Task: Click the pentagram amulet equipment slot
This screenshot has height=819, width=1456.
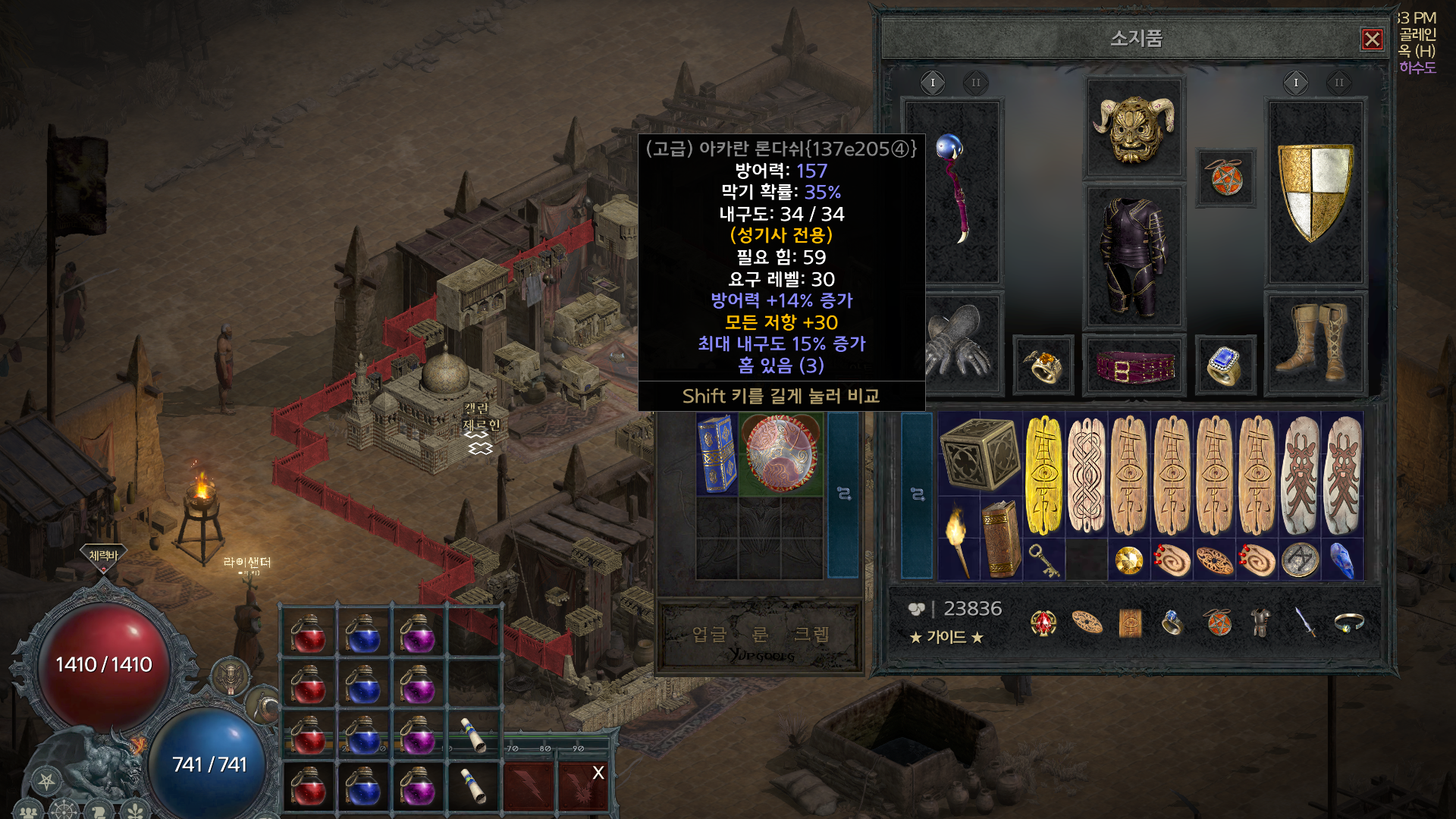Action: [1226, 179]
